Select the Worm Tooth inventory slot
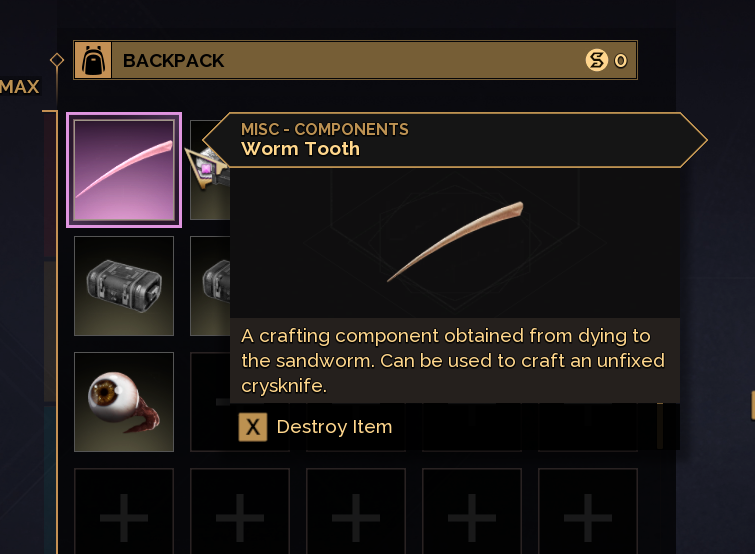755x554 pixels. point(124,170)
